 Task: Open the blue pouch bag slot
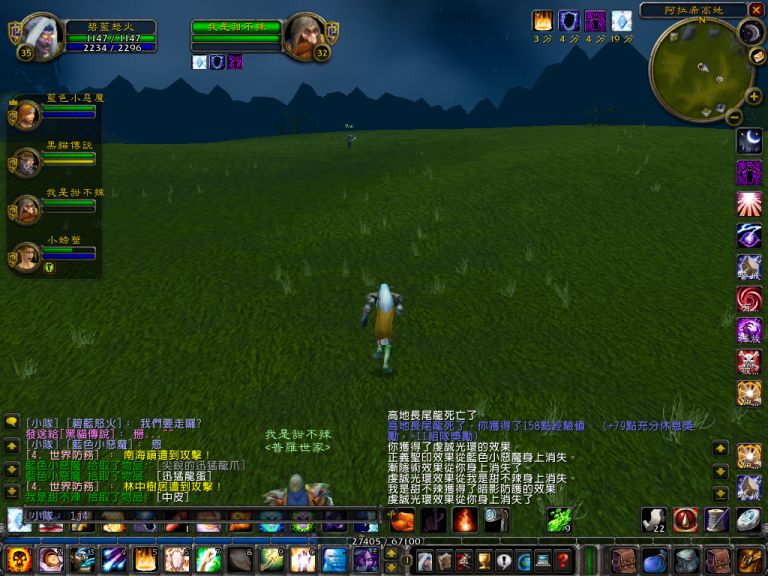pyautogui.click(x=655, y=560)
